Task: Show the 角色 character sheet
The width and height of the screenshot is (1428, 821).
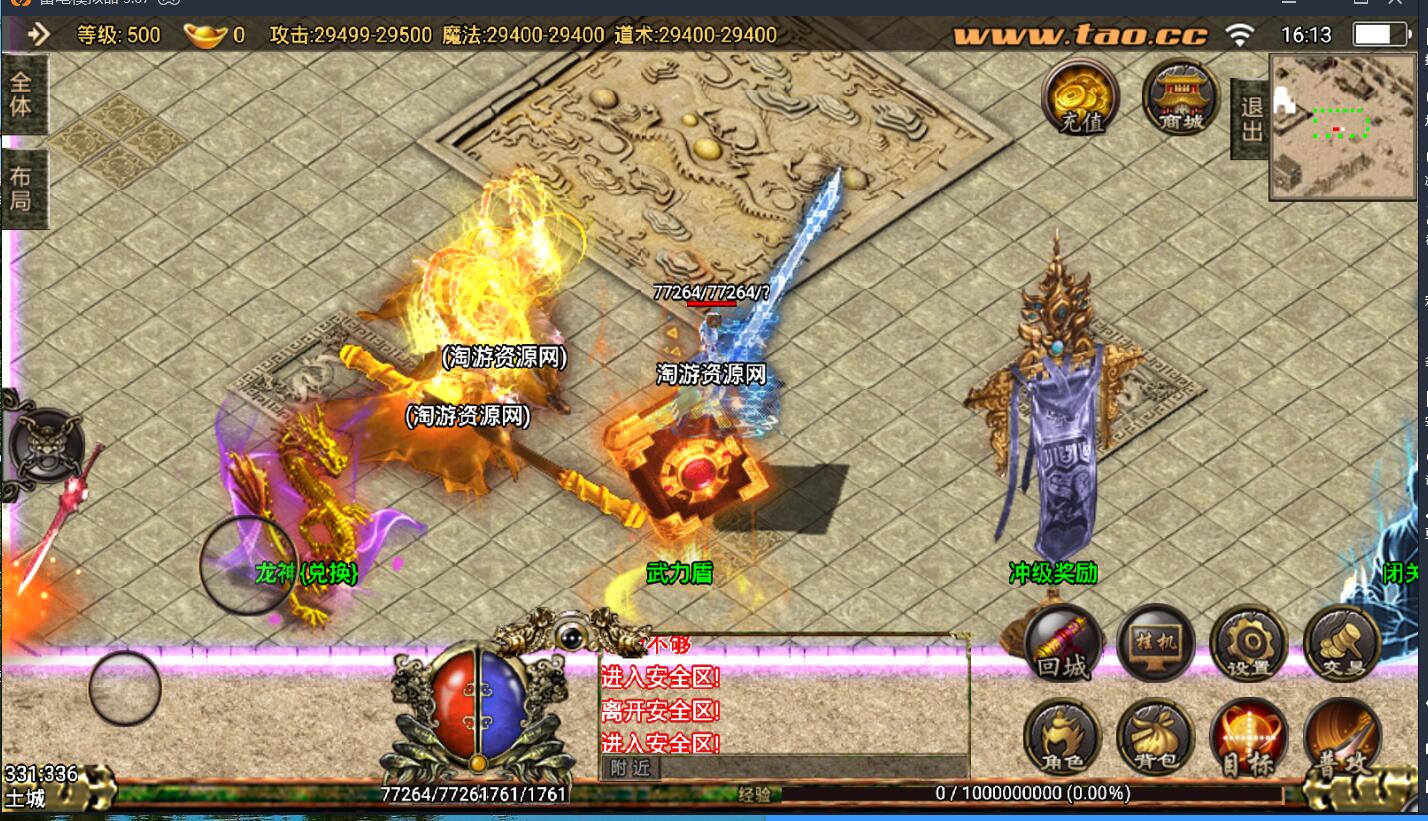Action: point(1062,738)
